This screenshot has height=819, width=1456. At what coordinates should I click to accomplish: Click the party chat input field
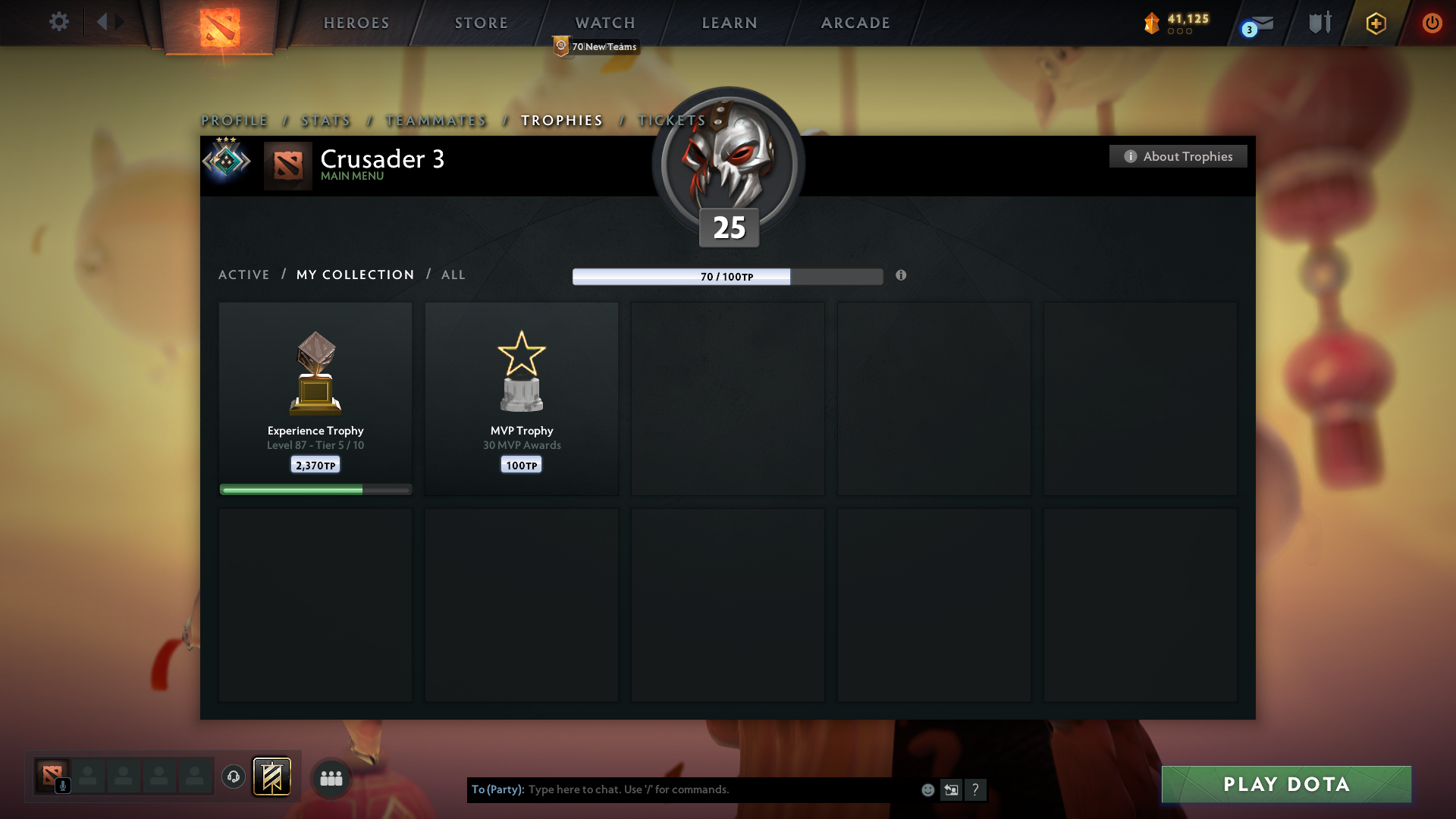(x=682, y=789)
